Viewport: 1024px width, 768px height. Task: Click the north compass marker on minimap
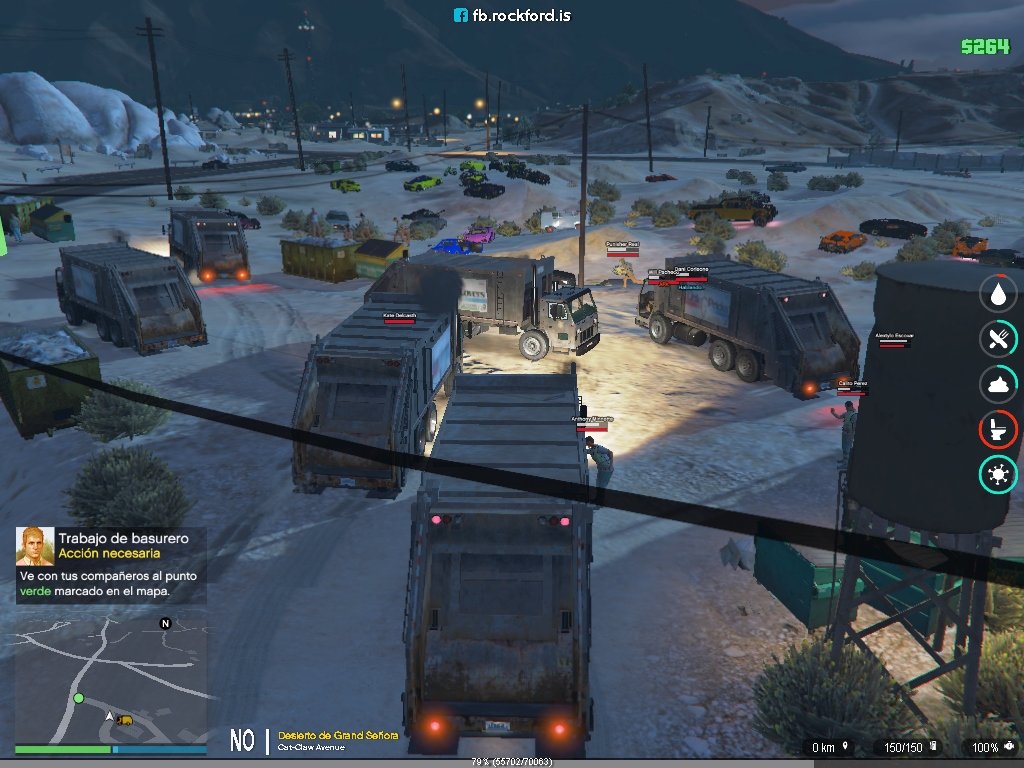pyautogui.click(x=165, y=623)
